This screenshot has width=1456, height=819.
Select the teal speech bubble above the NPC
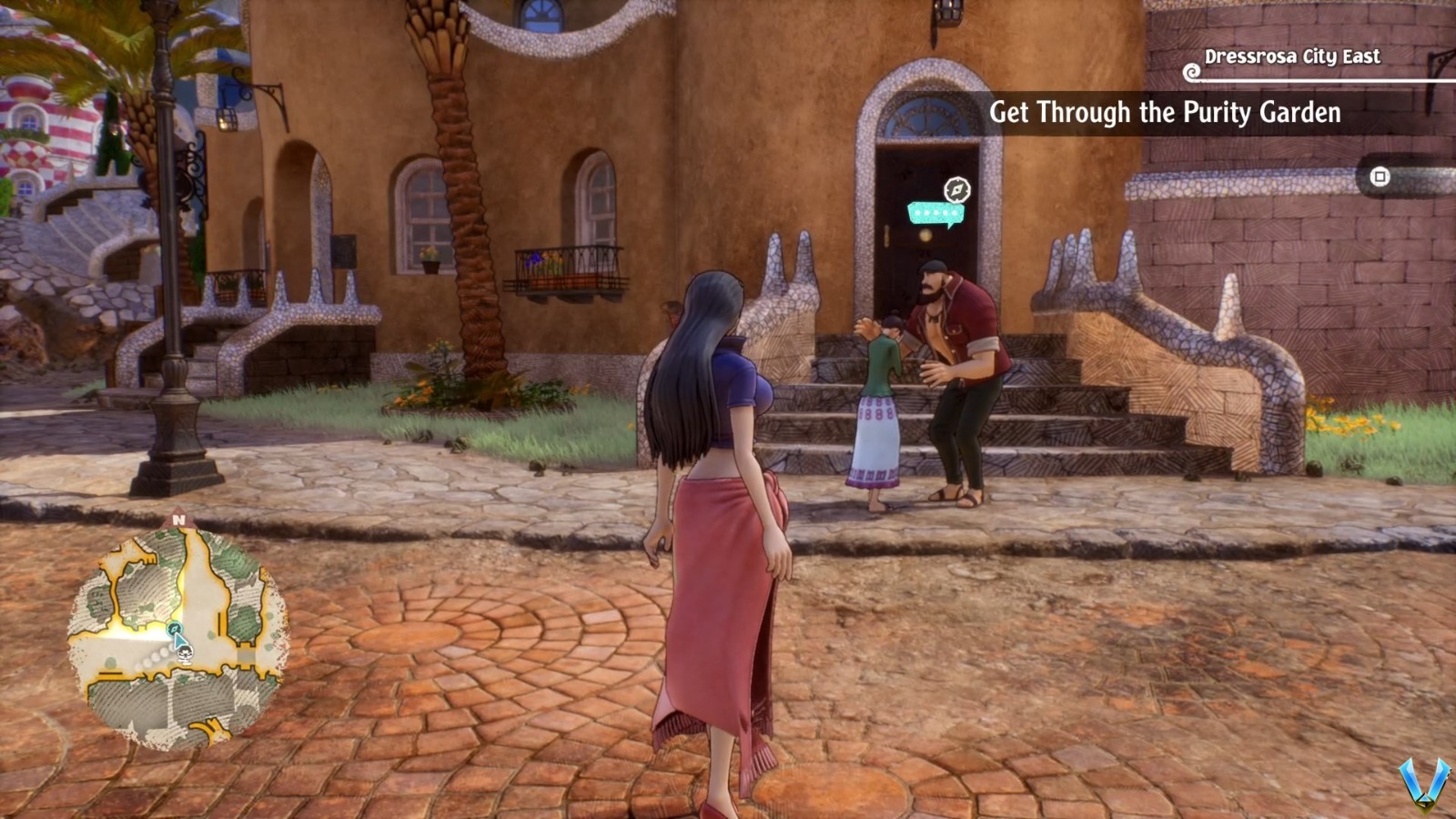click(935, 213)
